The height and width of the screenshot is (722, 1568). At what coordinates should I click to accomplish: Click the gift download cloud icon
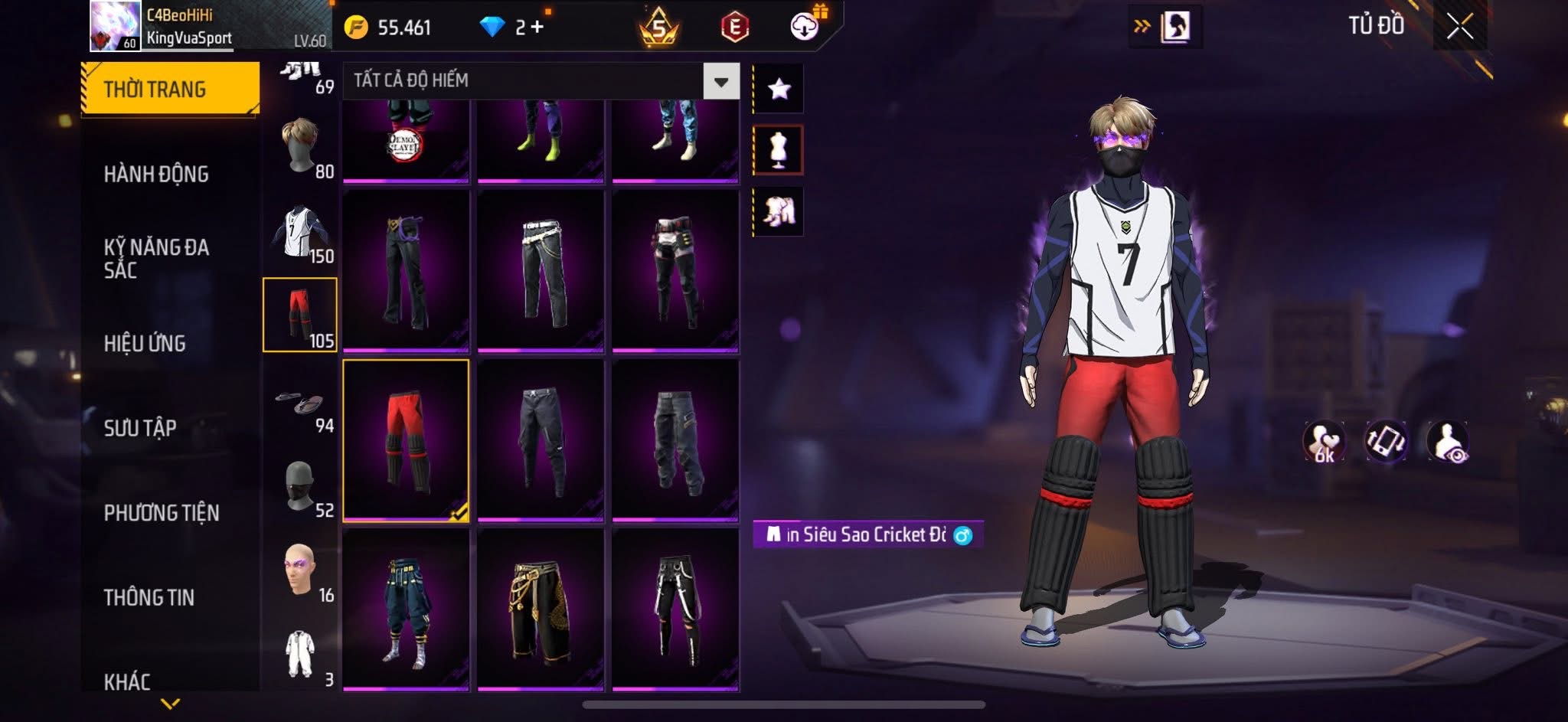[802, 24]
